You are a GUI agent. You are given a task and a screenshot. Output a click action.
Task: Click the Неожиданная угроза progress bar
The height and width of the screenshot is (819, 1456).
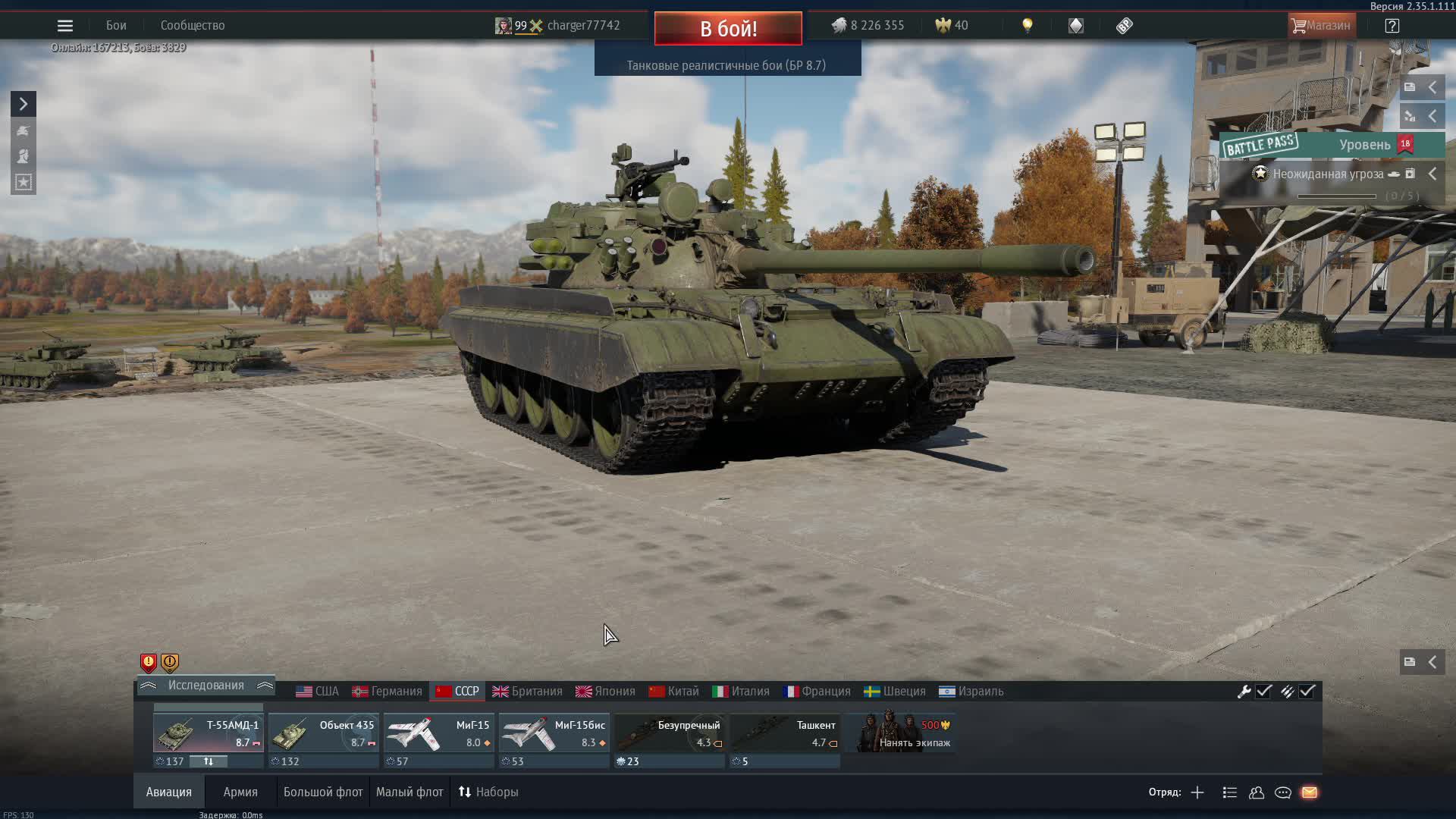(x=1337, y=196)
